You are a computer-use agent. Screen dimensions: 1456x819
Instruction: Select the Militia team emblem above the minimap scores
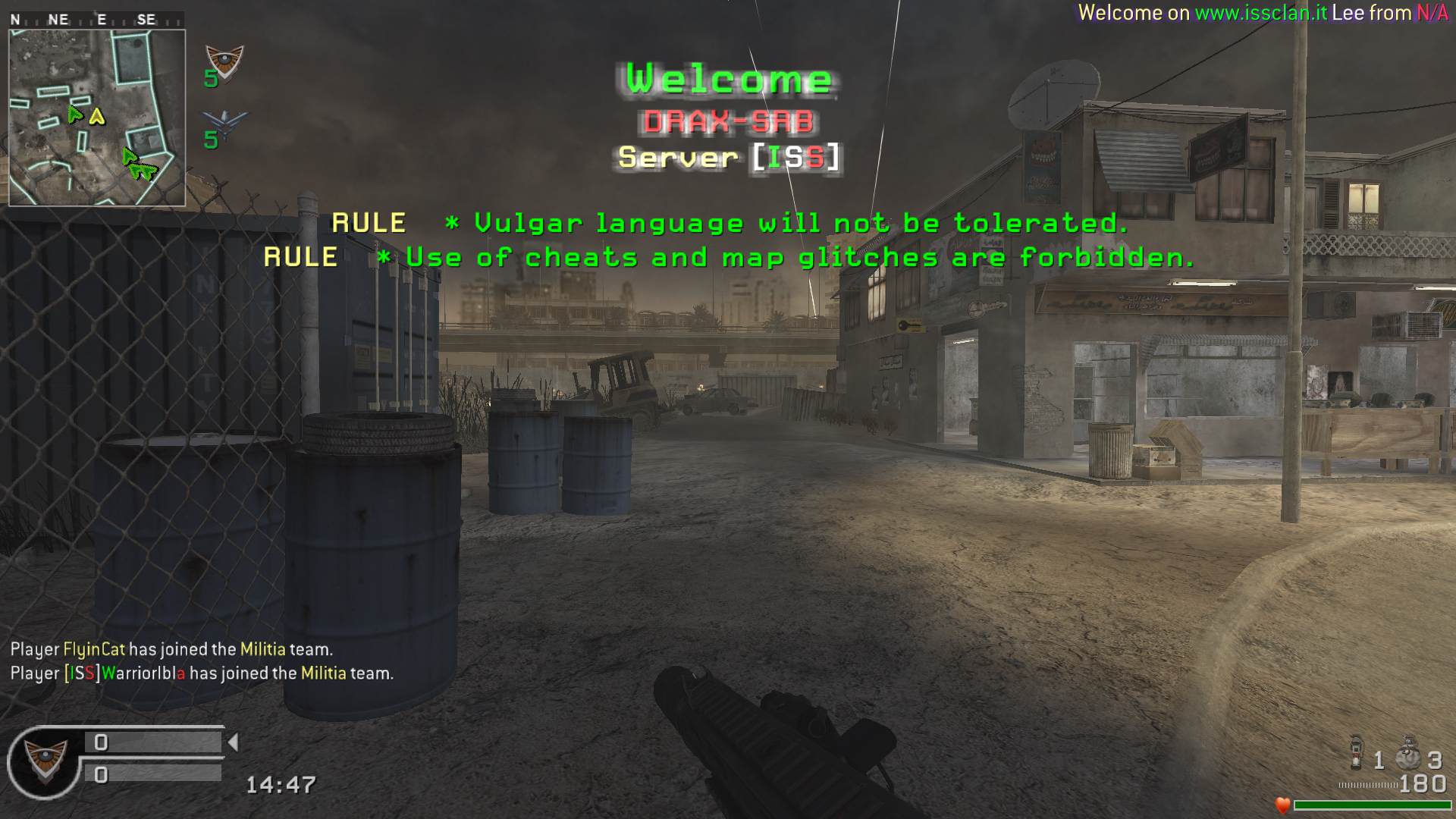pos(224,61)
